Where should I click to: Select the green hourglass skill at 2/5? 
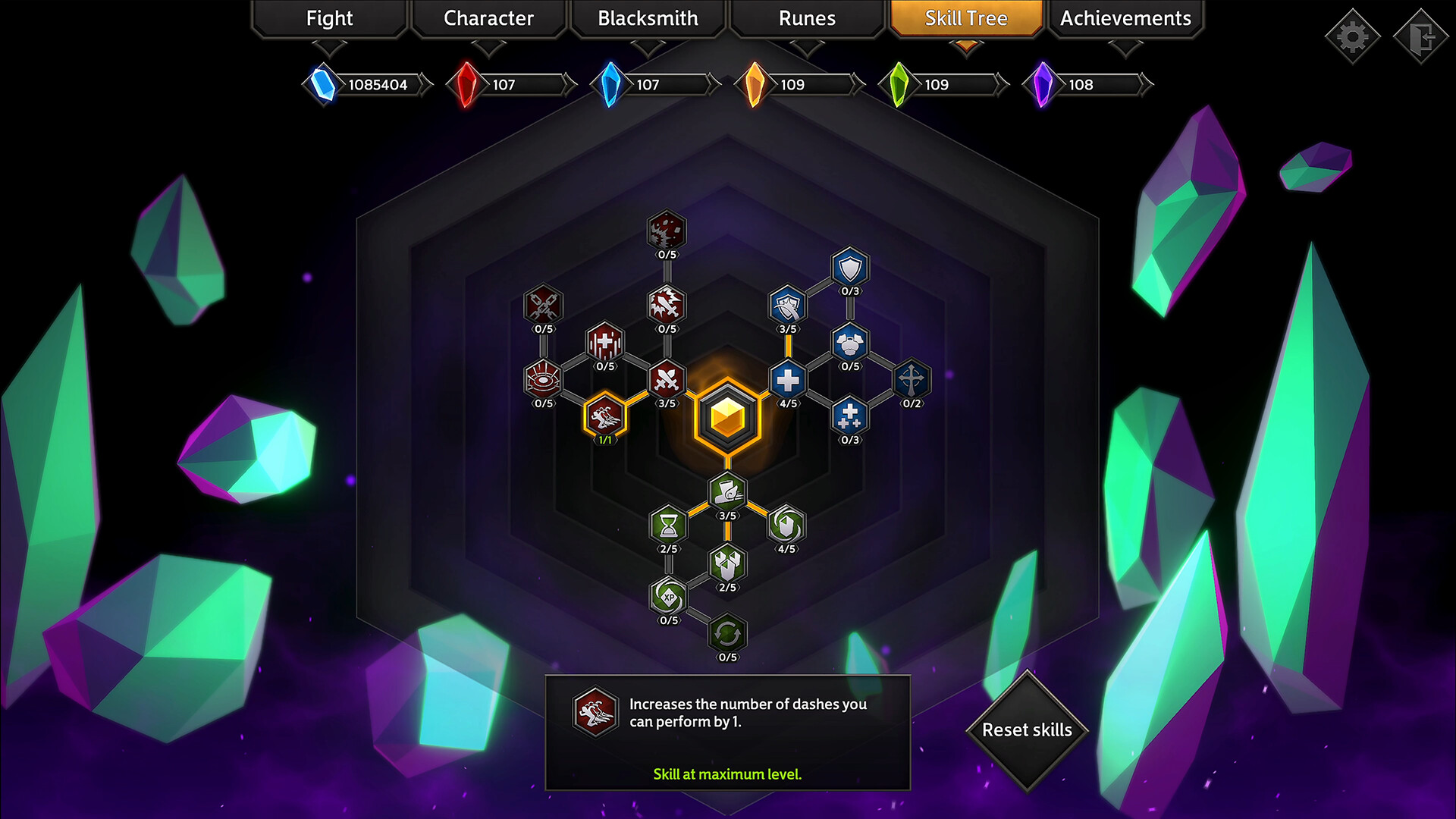point(667,526)
